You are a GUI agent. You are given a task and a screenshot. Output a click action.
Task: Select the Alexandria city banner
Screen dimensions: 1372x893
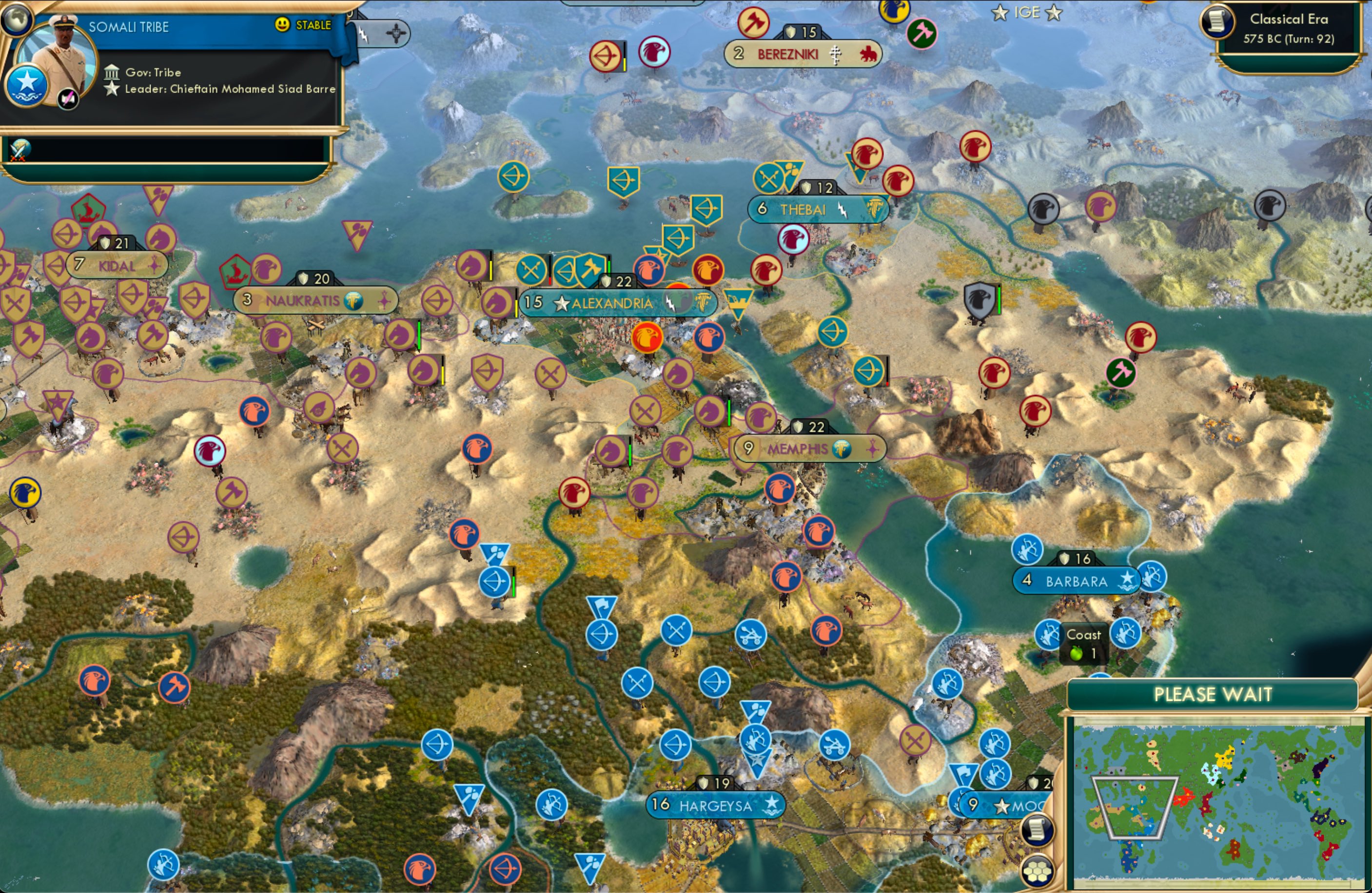tap(613, 302)
